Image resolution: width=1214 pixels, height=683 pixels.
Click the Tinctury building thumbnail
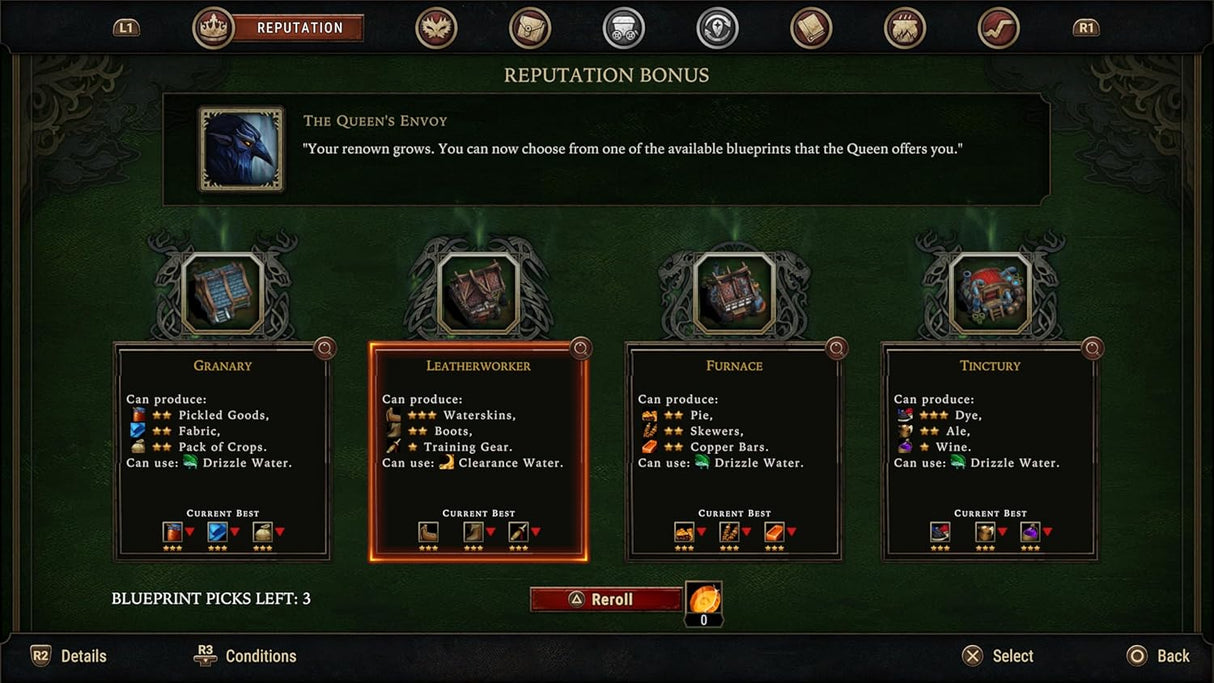click(x=990, y=291)
